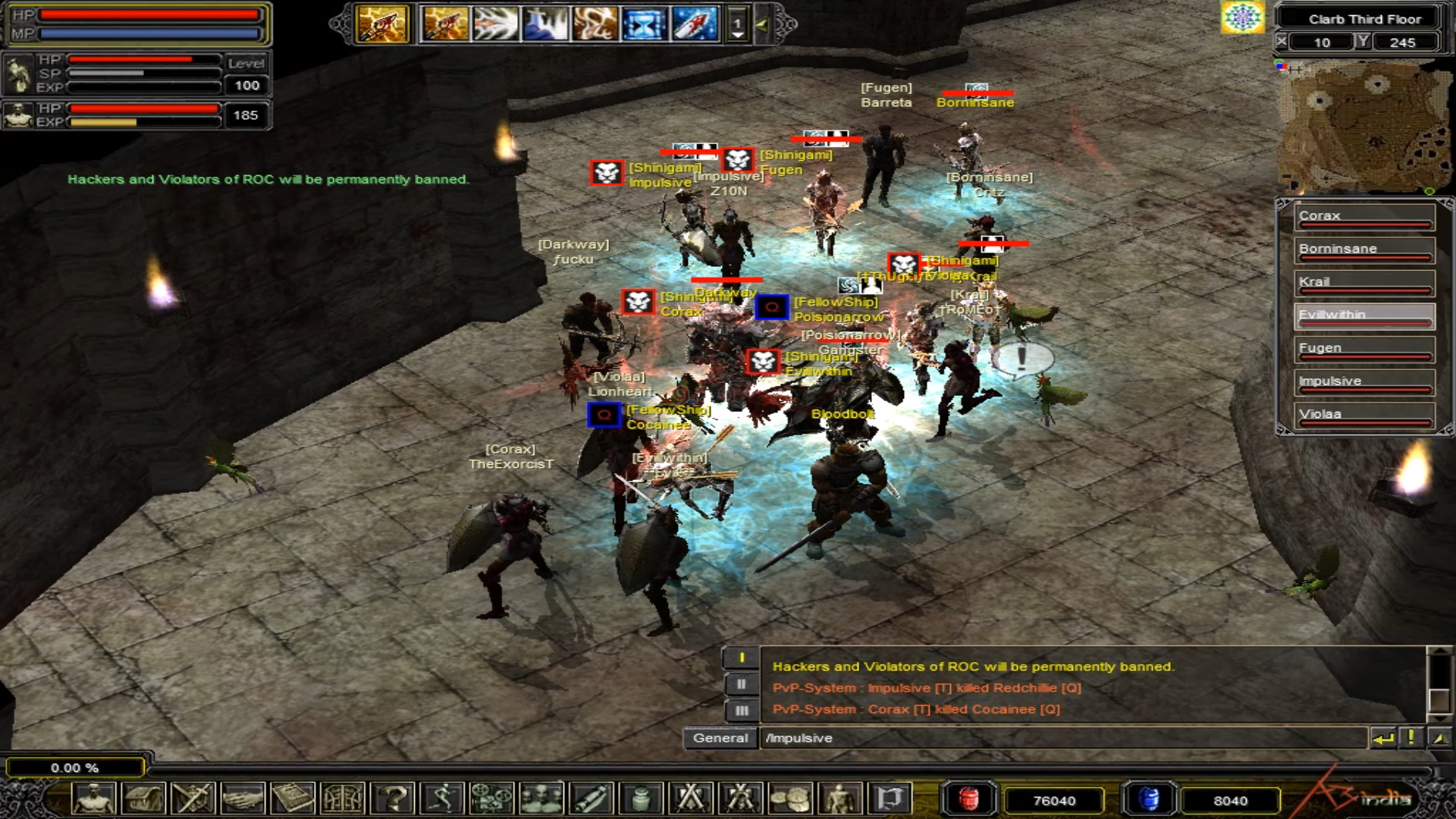The height and width of the screenshot is (819, 1456).
Task: Send the chat message with enter button
Action: click(1384, 738)
